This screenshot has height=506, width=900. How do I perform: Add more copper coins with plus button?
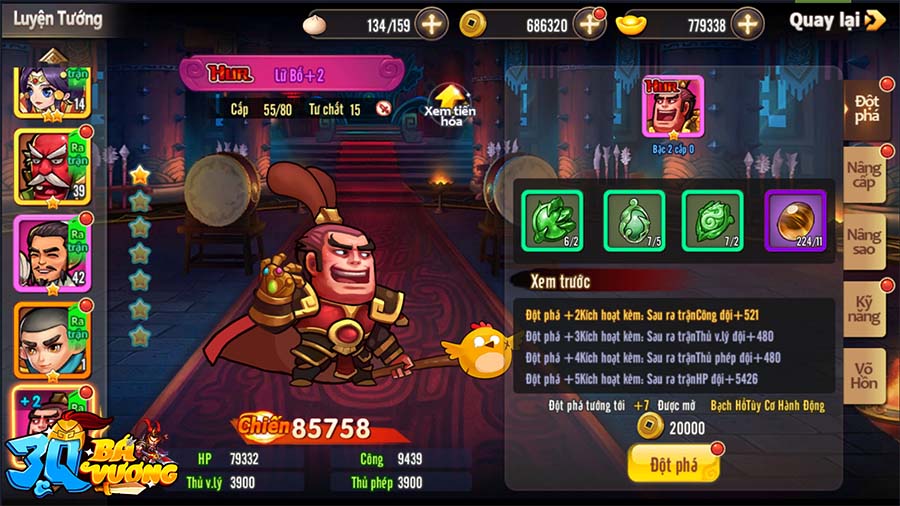[589, 24]
